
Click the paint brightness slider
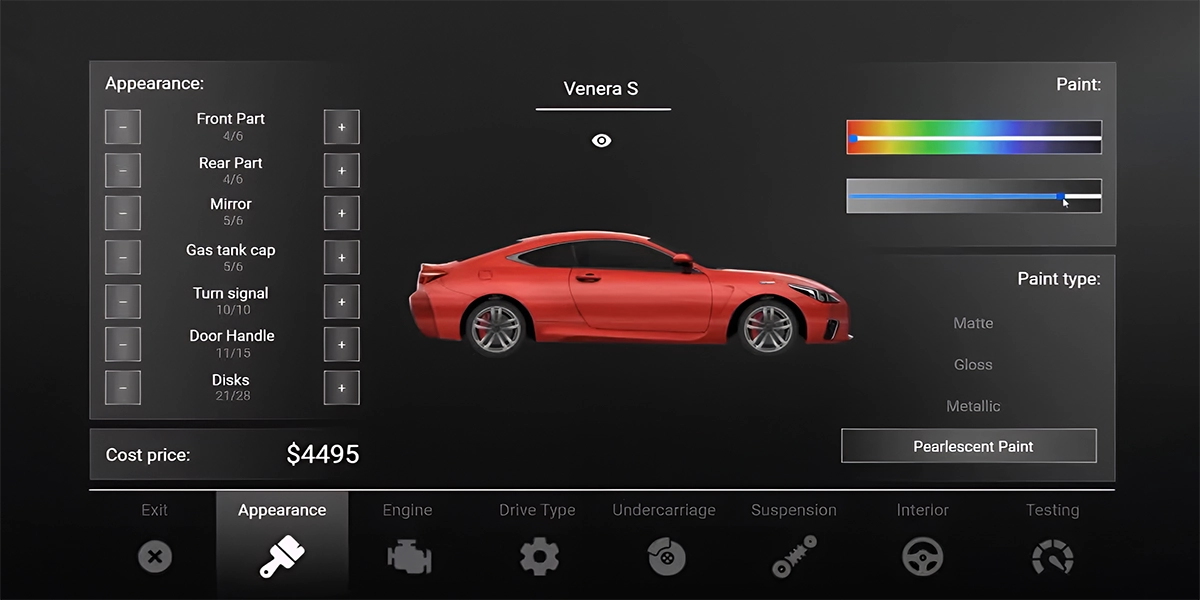coord(974,196)
